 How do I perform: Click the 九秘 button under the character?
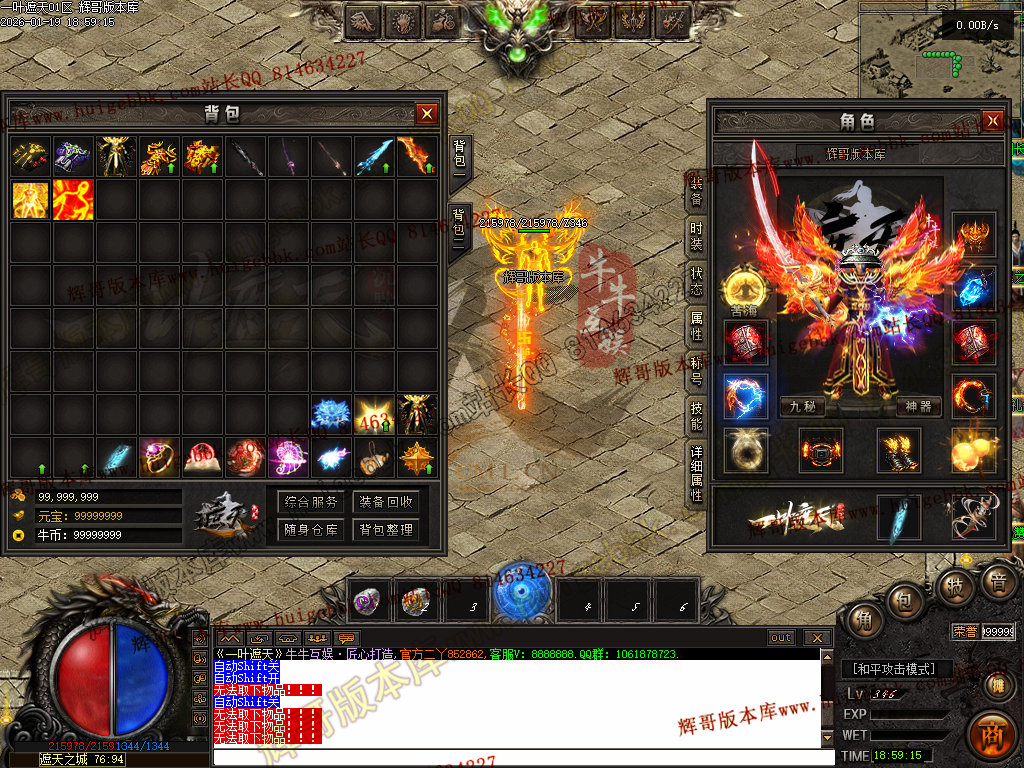click(803, 407)
